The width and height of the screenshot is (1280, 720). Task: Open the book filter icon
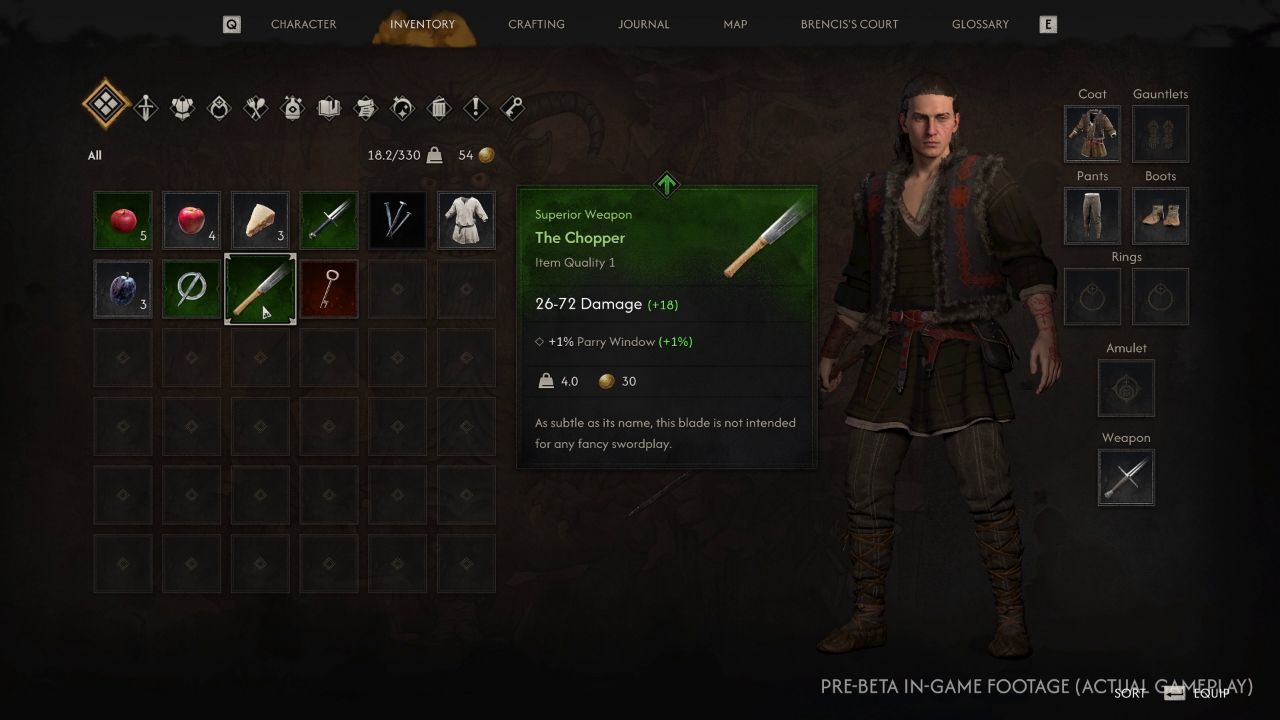[x=328, y=108]
